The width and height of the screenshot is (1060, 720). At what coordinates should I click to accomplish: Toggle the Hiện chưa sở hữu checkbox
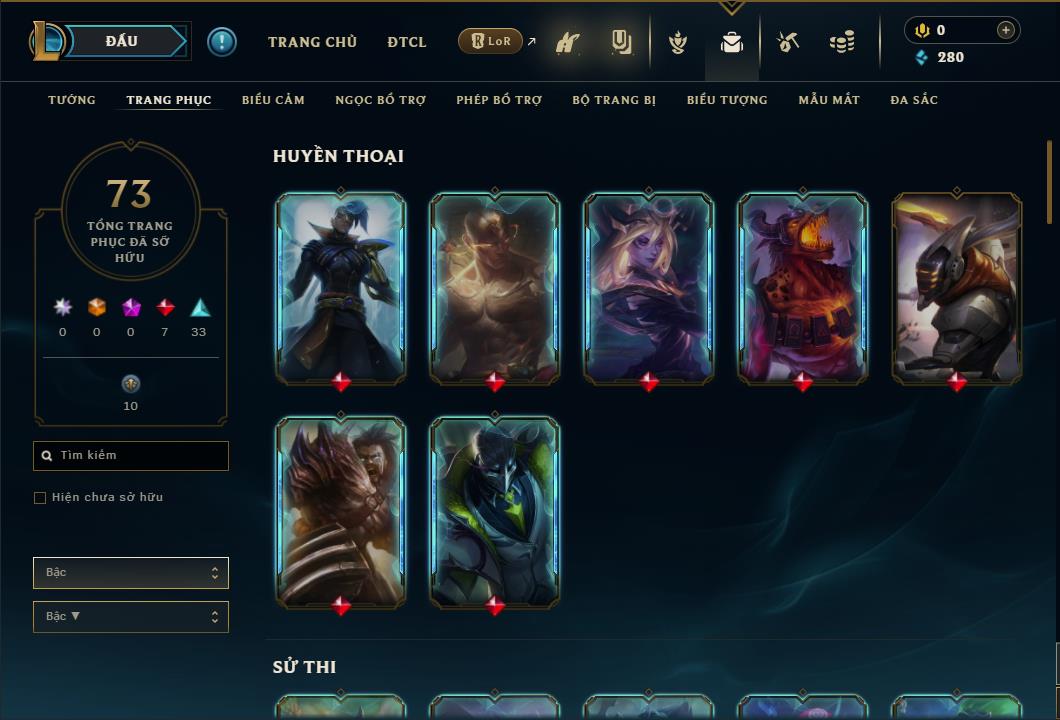pyautogui.click(x=40, y=498)
